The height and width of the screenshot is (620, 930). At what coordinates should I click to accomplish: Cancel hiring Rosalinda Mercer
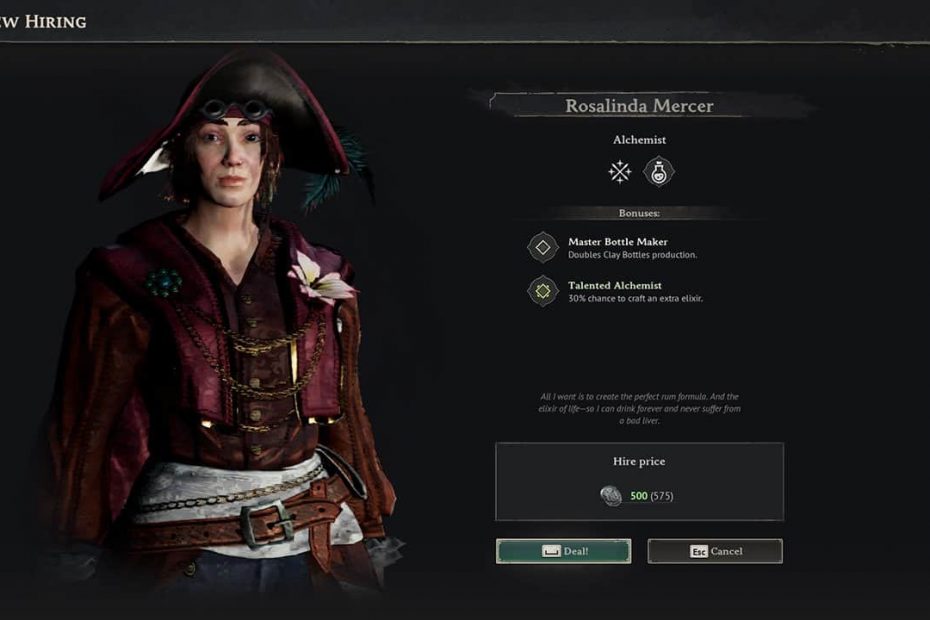pyautogui.click(x=715, y=551)
